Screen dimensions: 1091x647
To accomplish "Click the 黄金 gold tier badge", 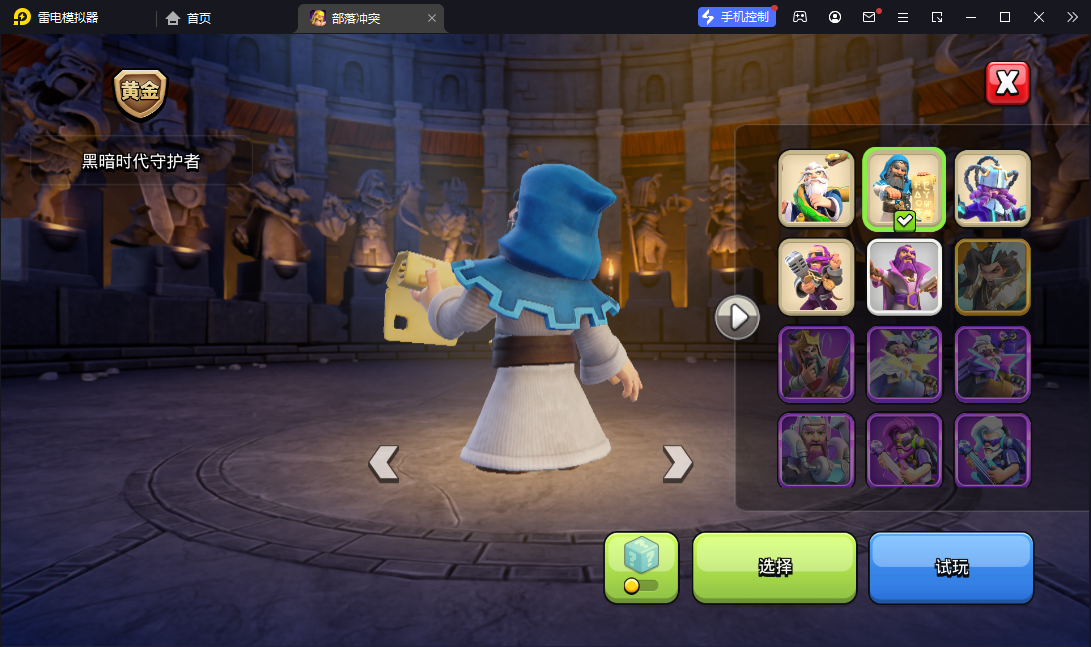I will 140,92.
